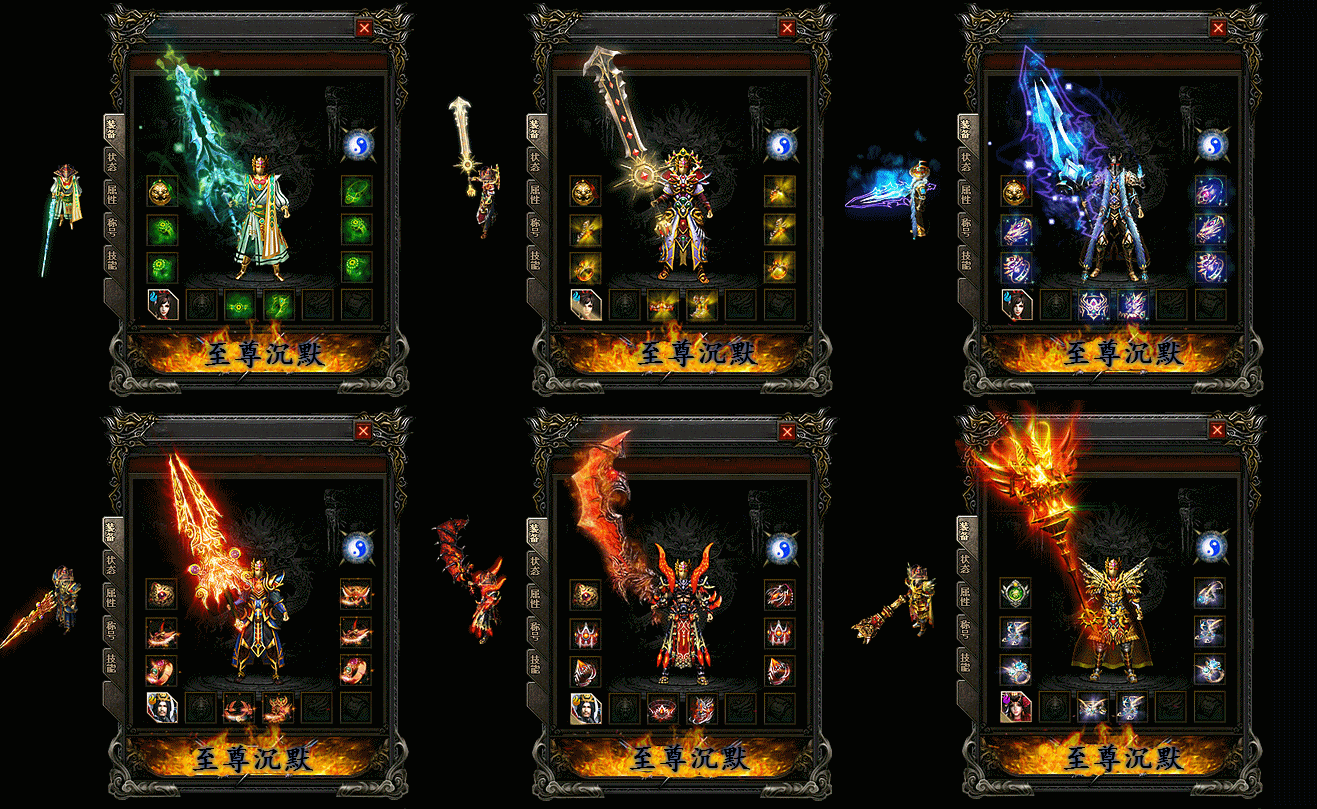Close the golden winged armor character panel
1317x809 pixels.
coord(1218,430)
